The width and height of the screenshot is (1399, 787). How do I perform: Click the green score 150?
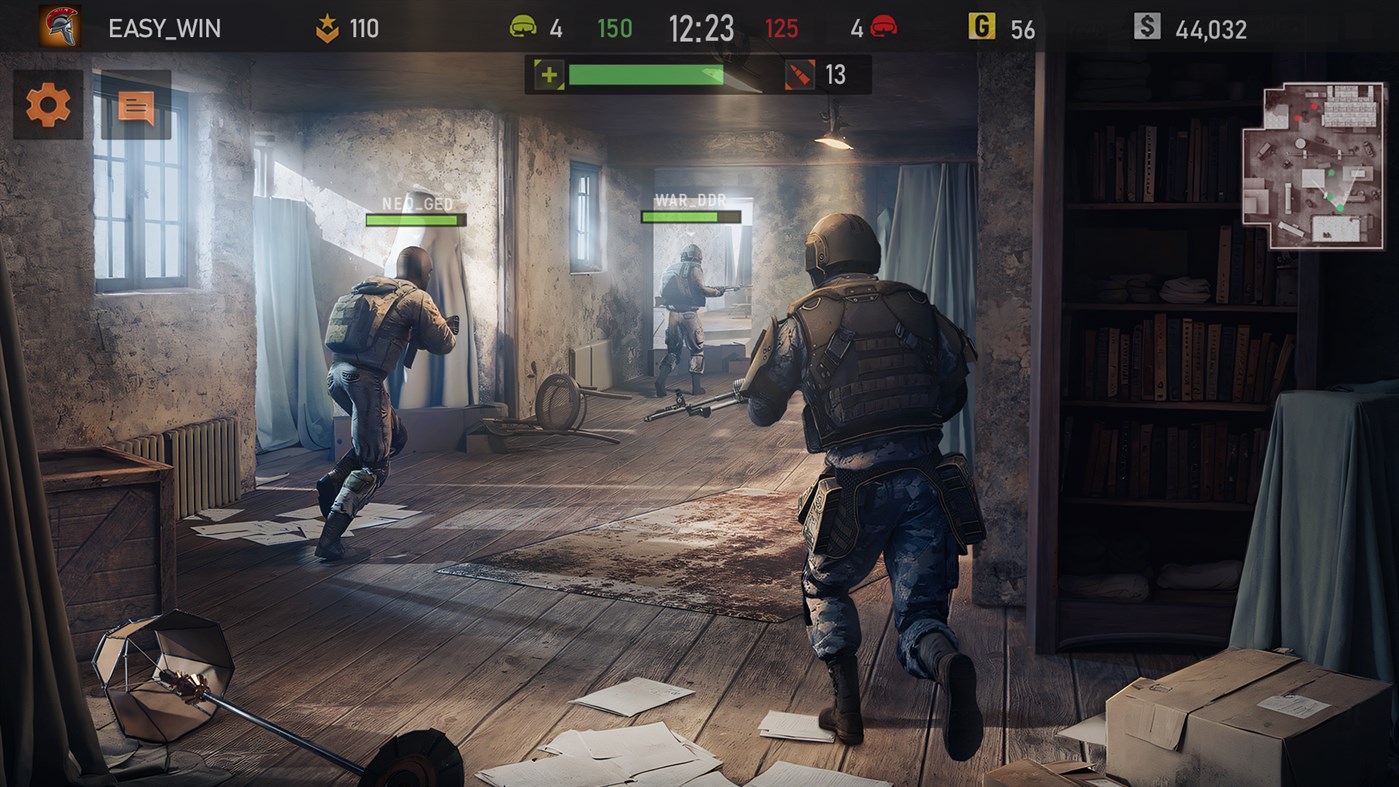pos(613,27)
